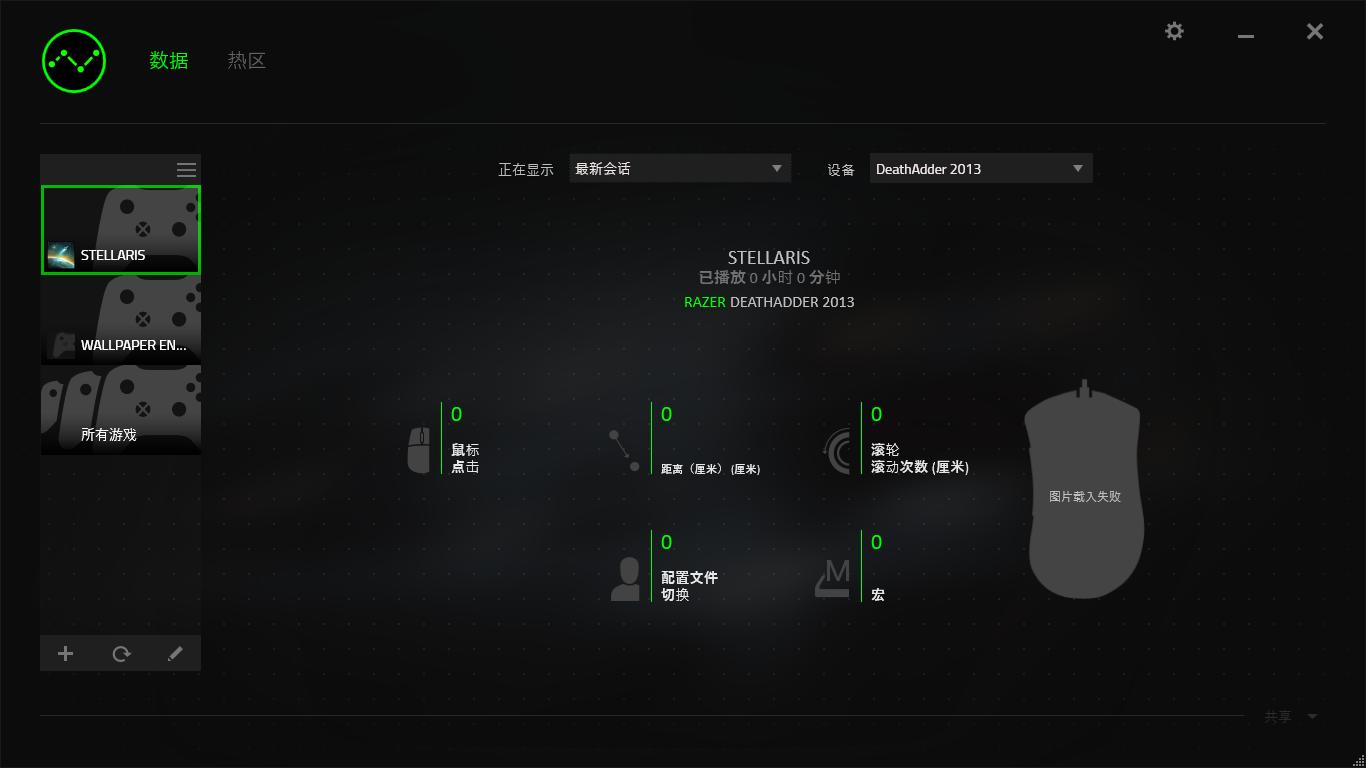Open the DeathAdder 2013 device dropdown
The image size is (1366, 768).
coord(980,168)
